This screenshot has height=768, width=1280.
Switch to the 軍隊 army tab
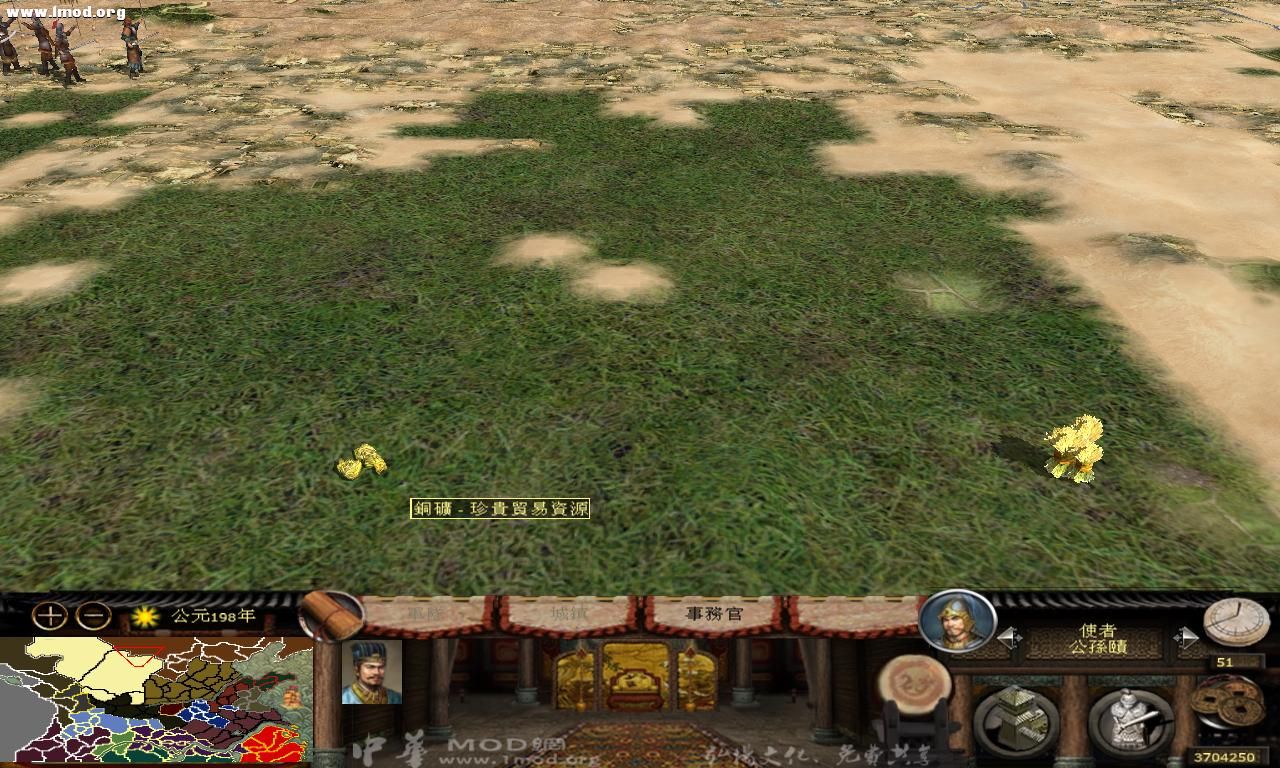425,611
